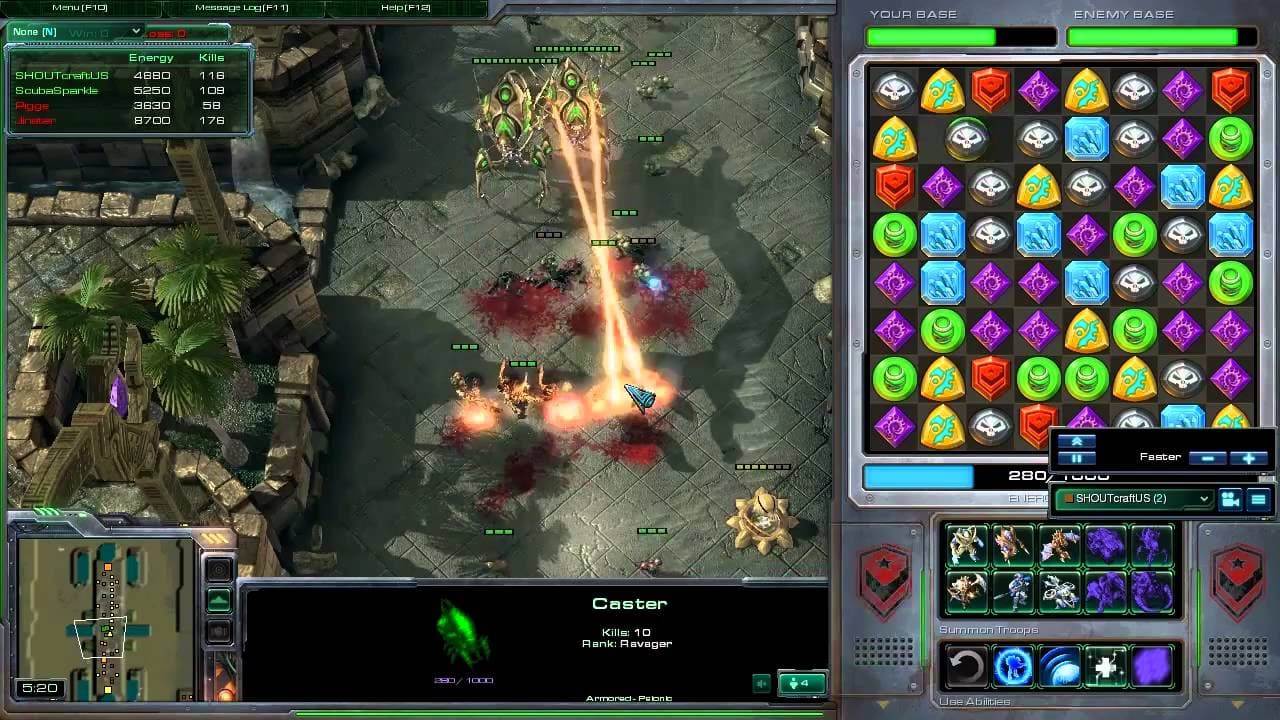
Task: Toggle the camera follow icon
Action: pos(1231,500)
